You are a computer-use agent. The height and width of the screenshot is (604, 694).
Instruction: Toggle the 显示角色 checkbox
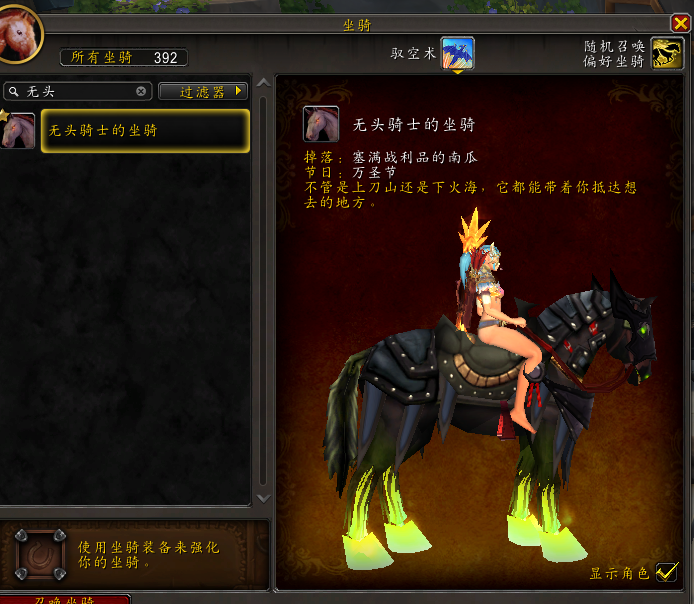pos(667,573)
